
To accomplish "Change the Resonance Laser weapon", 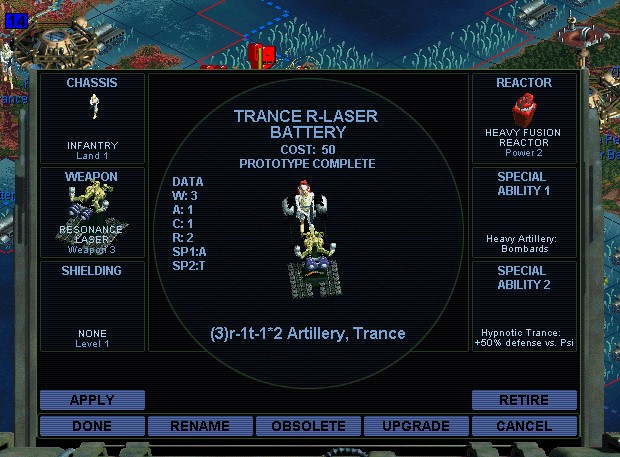I will pos(92,211).
